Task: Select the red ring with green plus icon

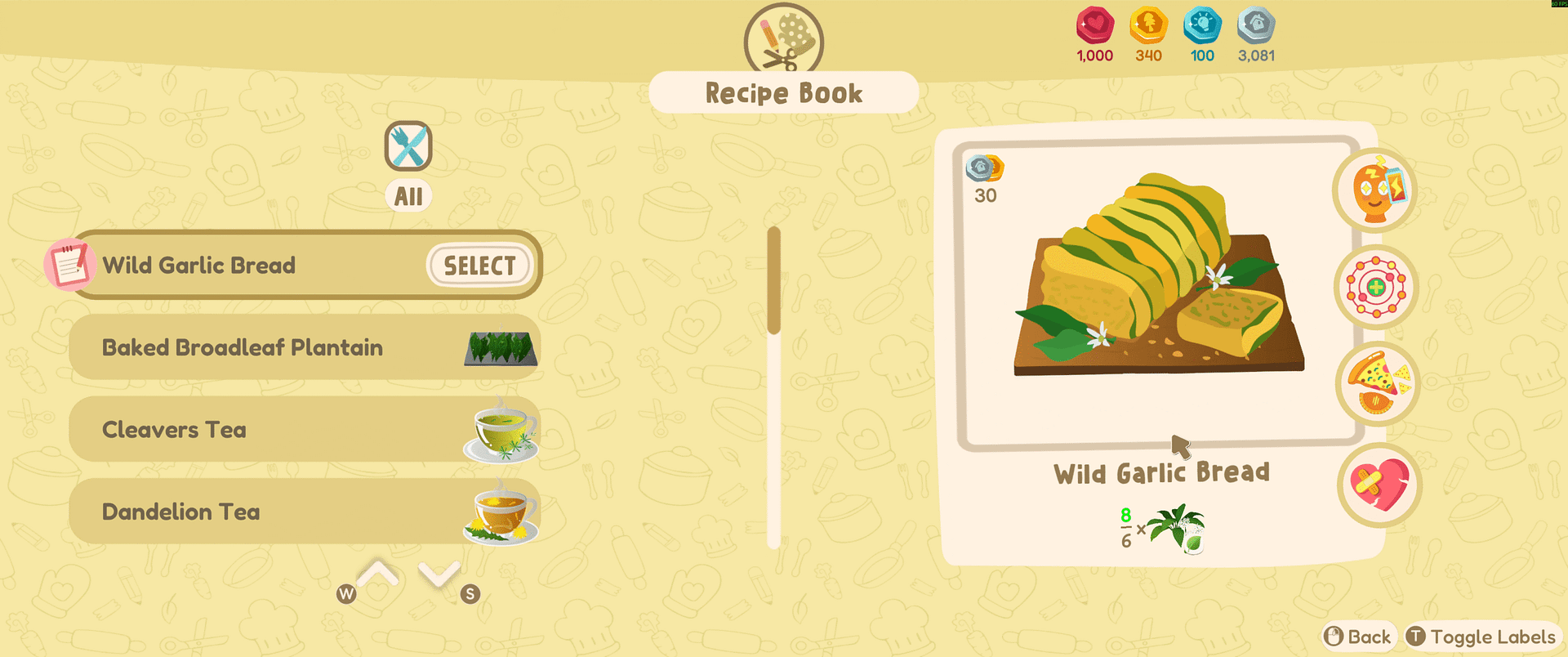Action: tap(1376, 288)
